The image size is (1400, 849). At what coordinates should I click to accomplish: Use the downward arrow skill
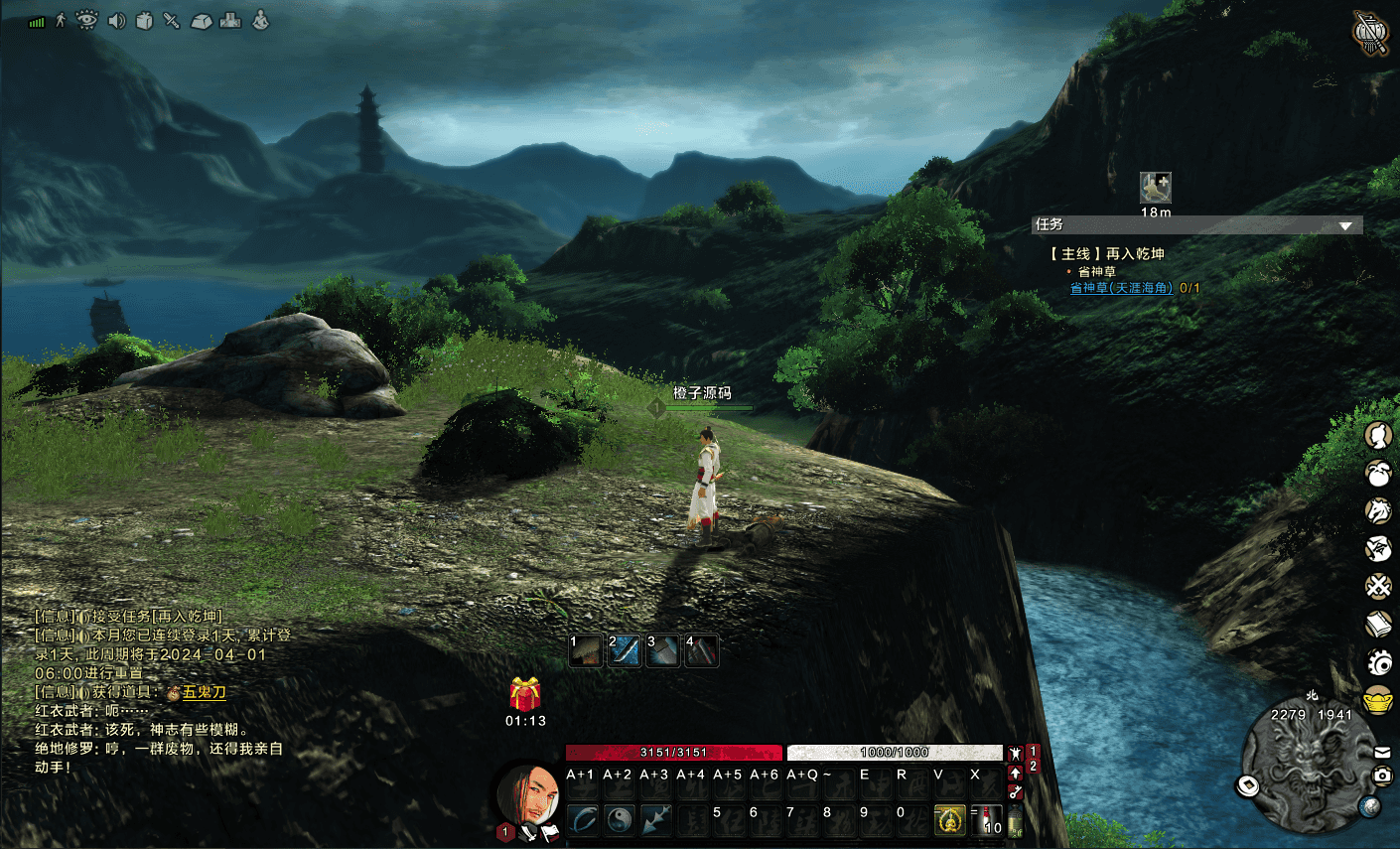tap(656, 819)
